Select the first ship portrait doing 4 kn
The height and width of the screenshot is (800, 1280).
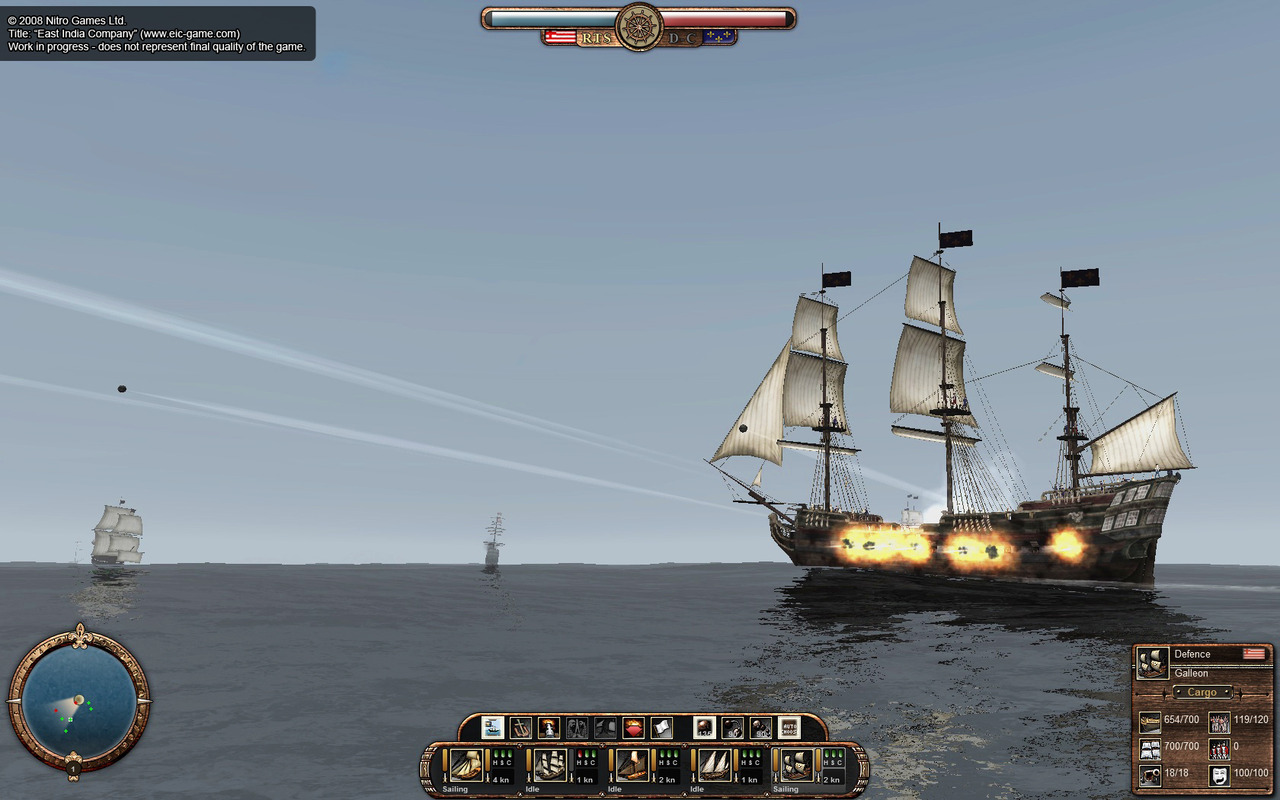466,765
